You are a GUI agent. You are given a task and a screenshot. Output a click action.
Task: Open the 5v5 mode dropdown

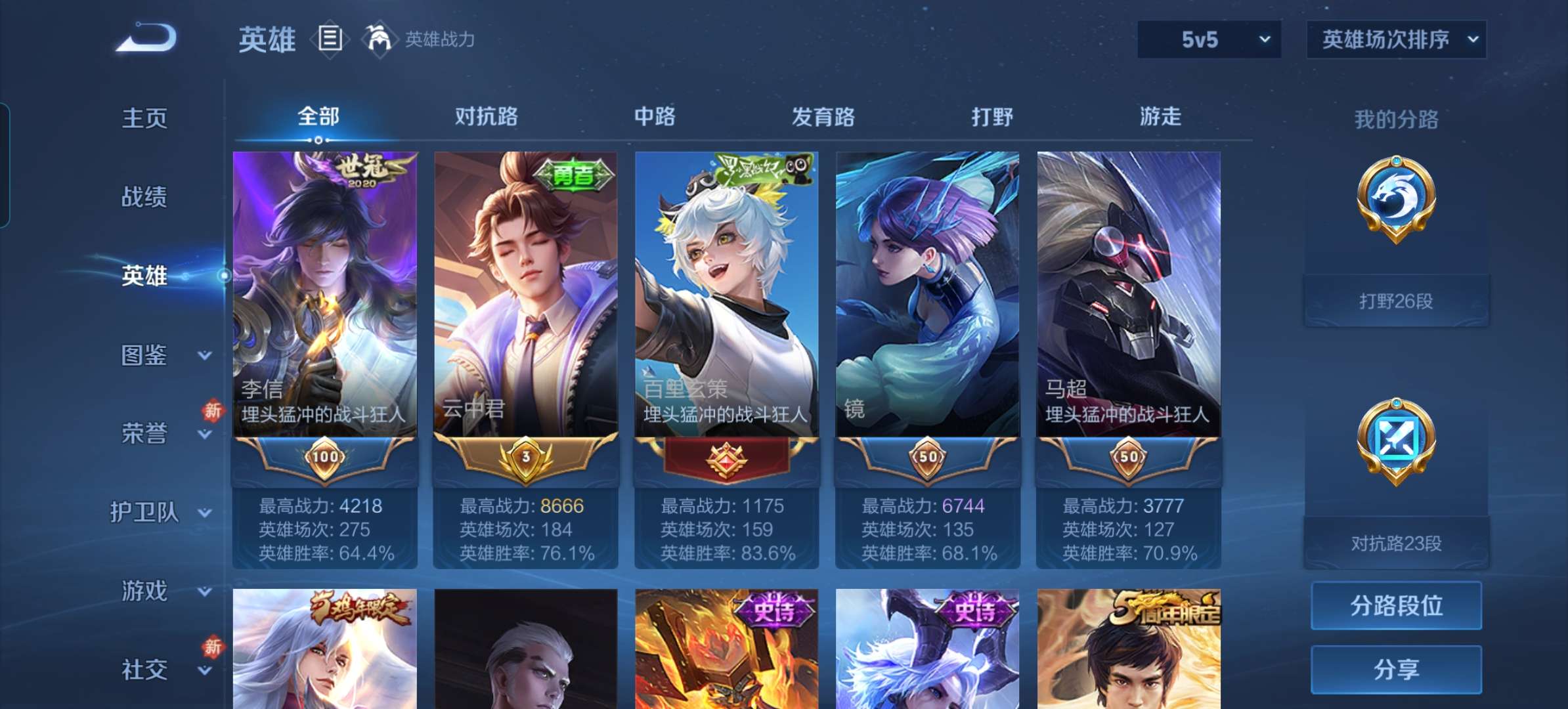pyautogui.click(x=1208, y=39)
